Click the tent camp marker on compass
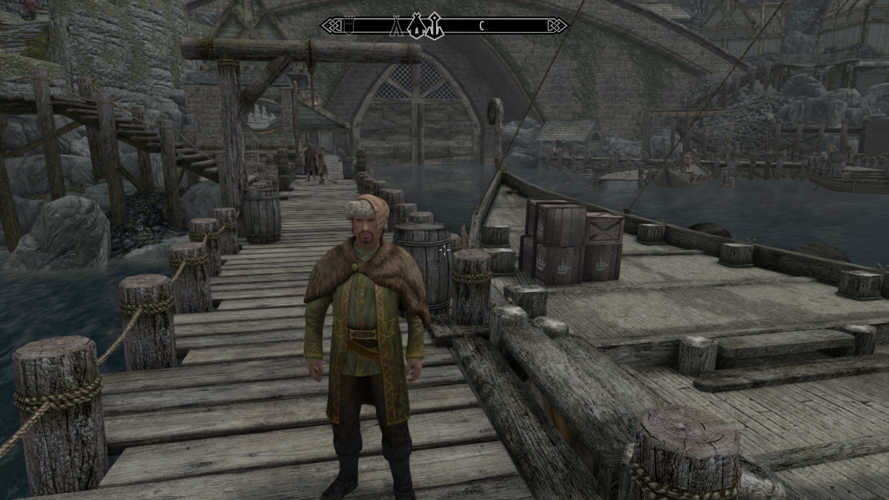 pyautogui.click(x=396, y=27)
